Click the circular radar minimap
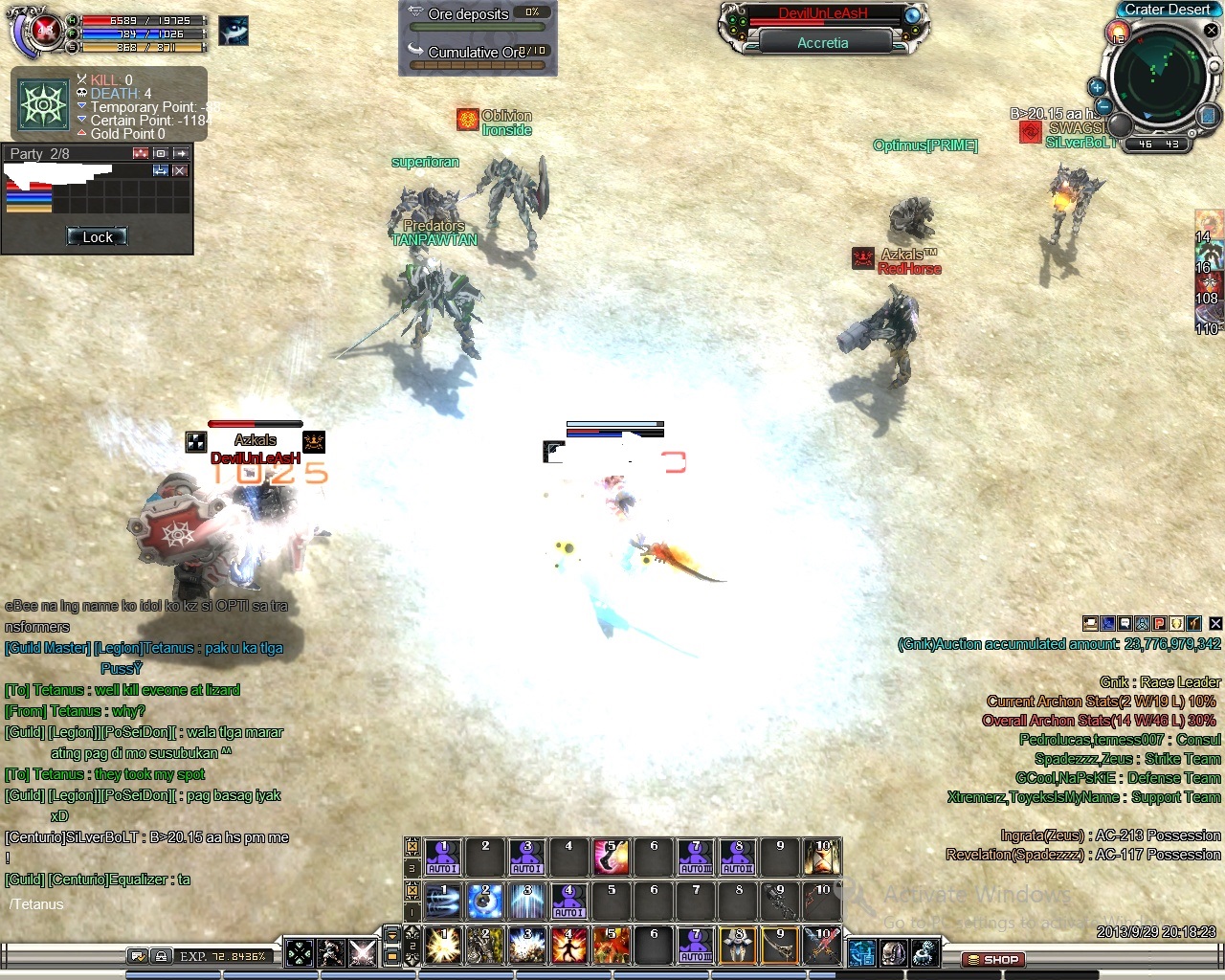Viewport: 1225px width, 980px height. tap(1158, 78)
